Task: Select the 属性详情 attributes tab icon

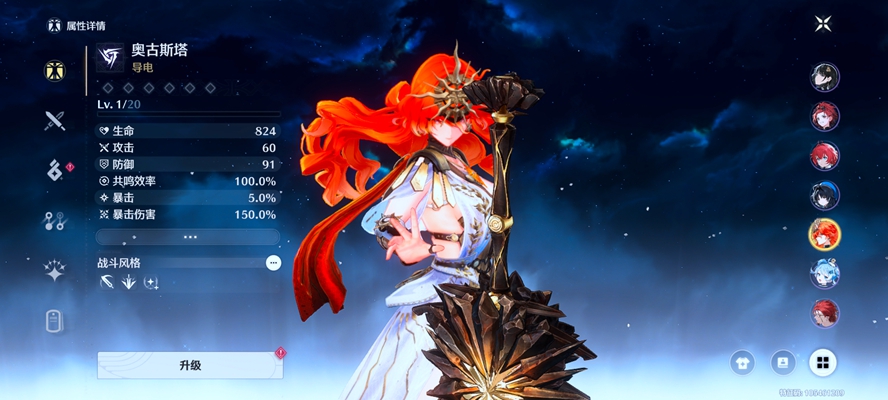Action: pyautogui.click(x=55, y=71)
